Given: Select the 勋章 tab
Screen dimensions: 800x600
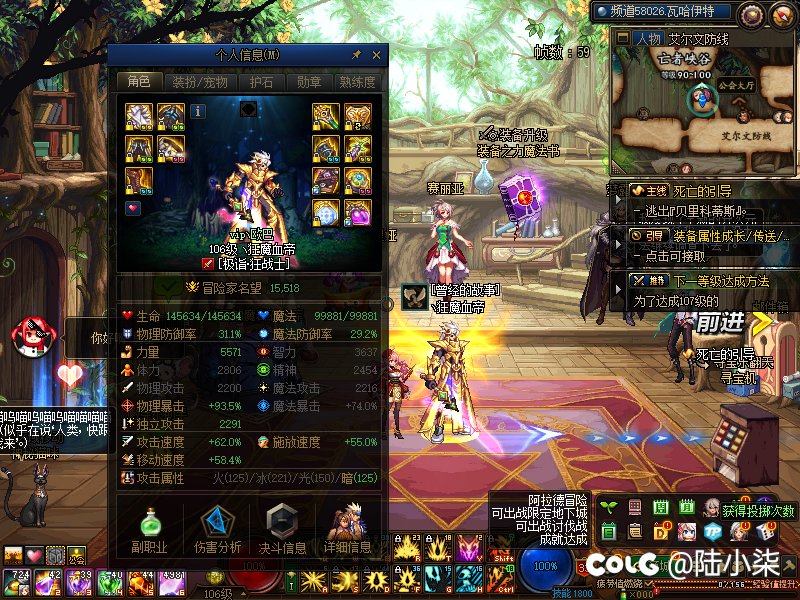Looking at the screenshot, I should point(309,82).
